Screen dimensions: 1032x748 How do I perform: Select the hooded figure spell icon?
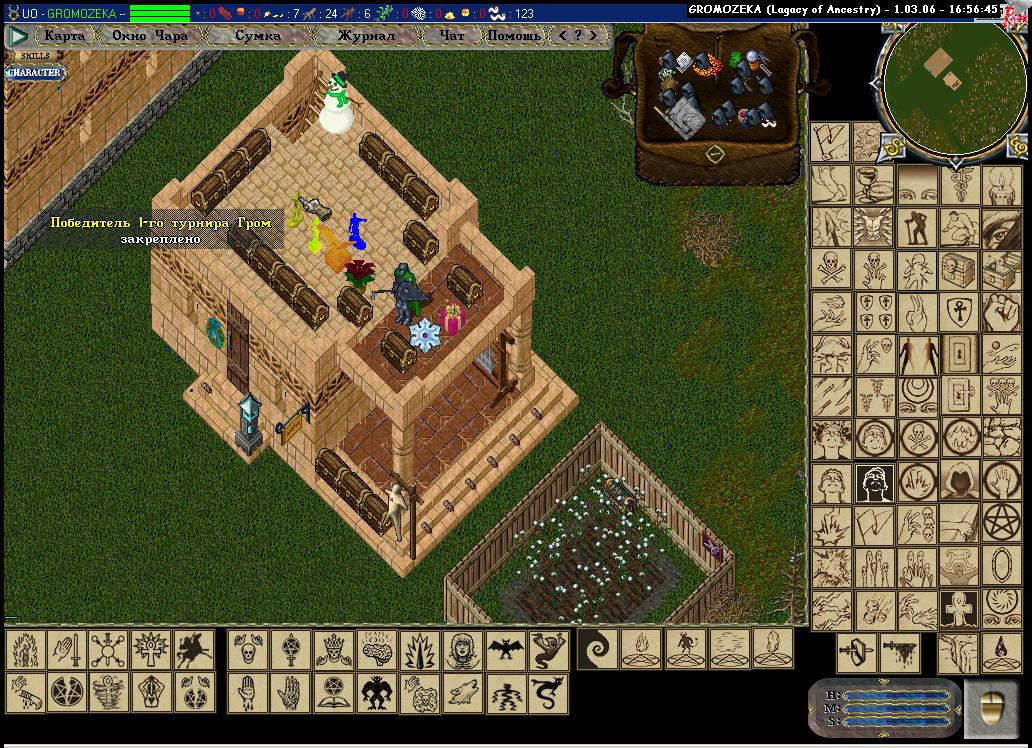[959, 480]
